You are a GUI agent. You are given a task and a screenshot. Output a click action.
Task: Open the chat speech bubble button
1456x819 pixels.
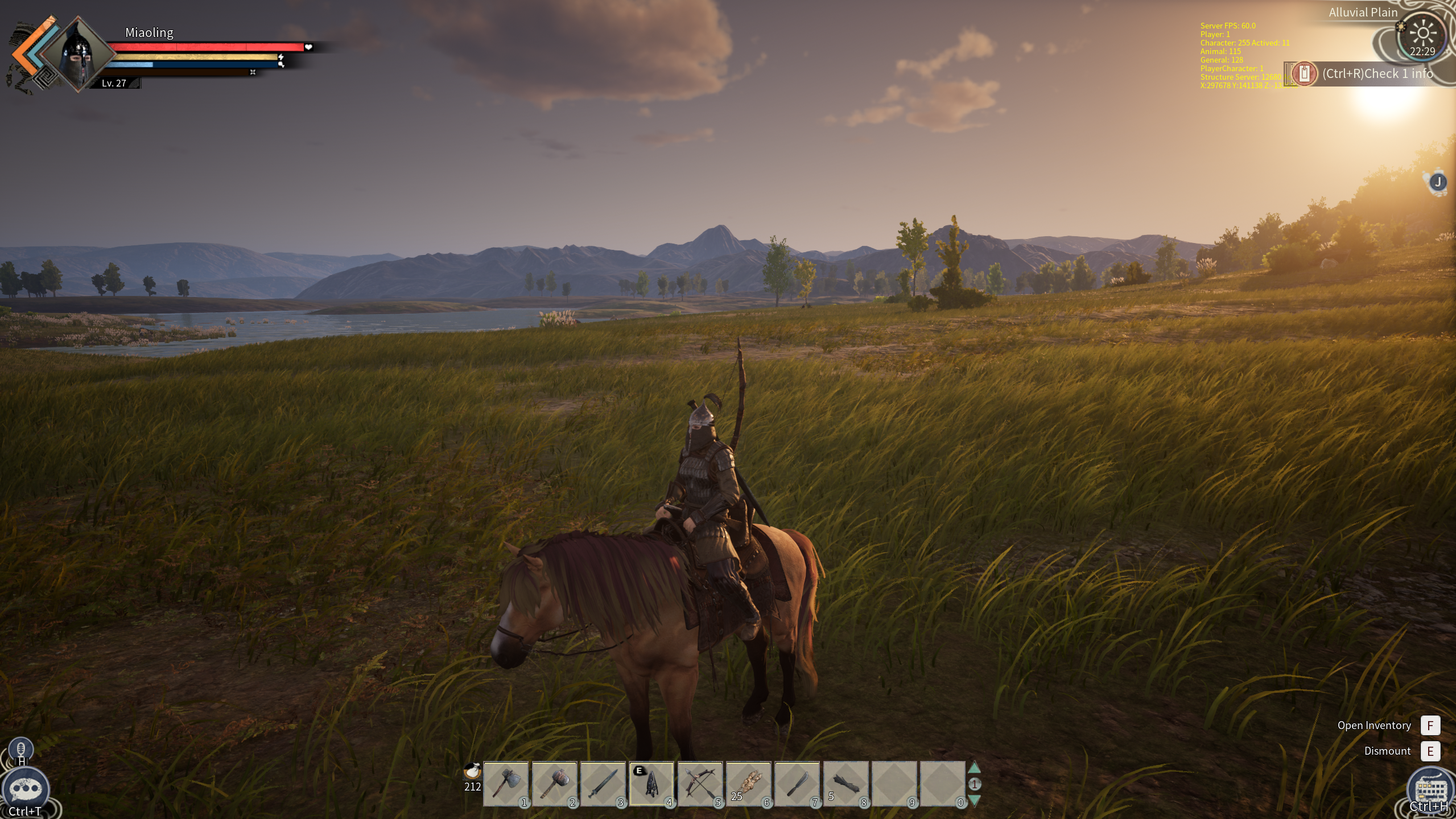pos(26,789)
